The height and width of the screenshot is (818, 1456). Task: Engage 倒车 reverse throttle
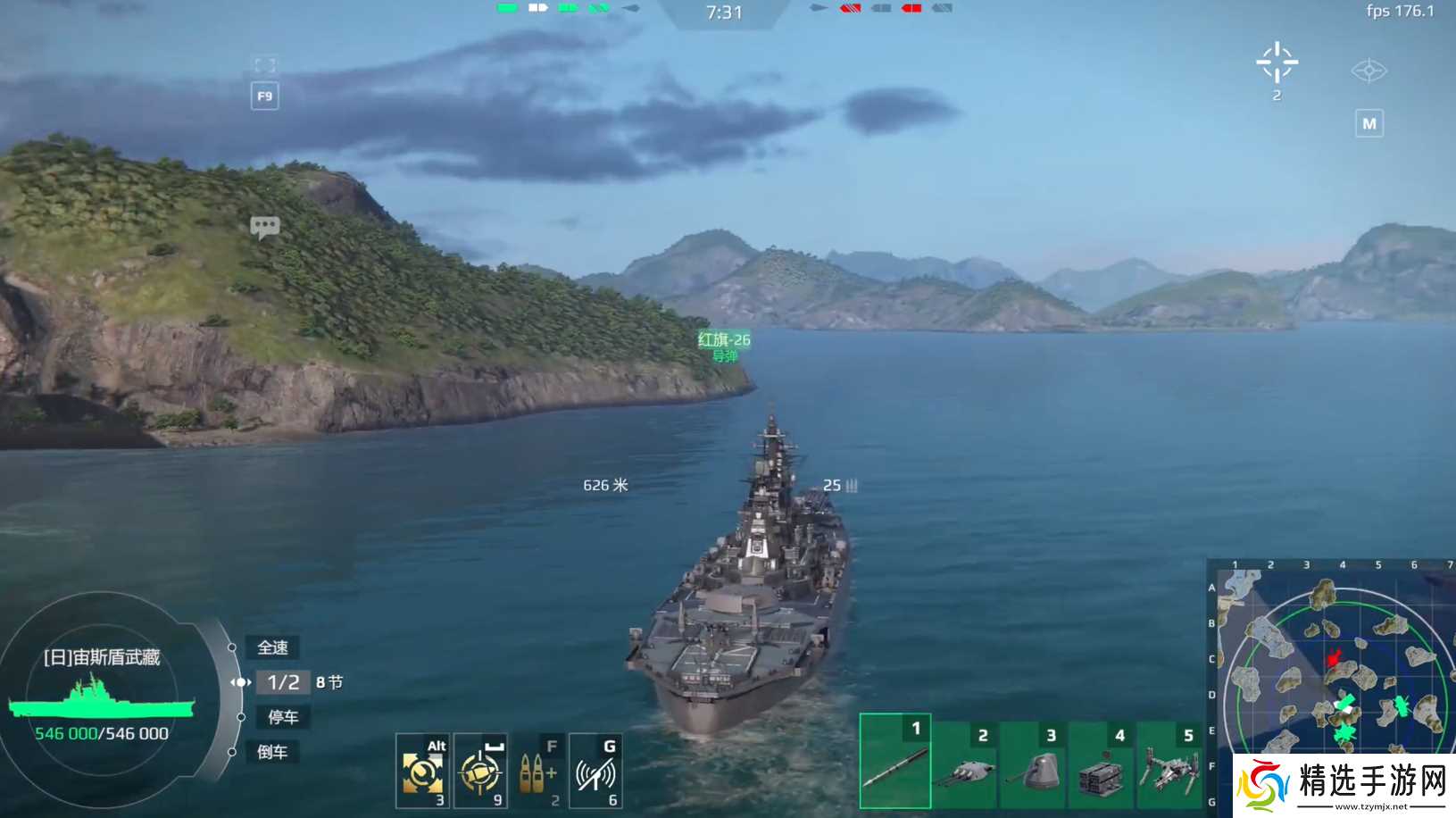[273, 752]
